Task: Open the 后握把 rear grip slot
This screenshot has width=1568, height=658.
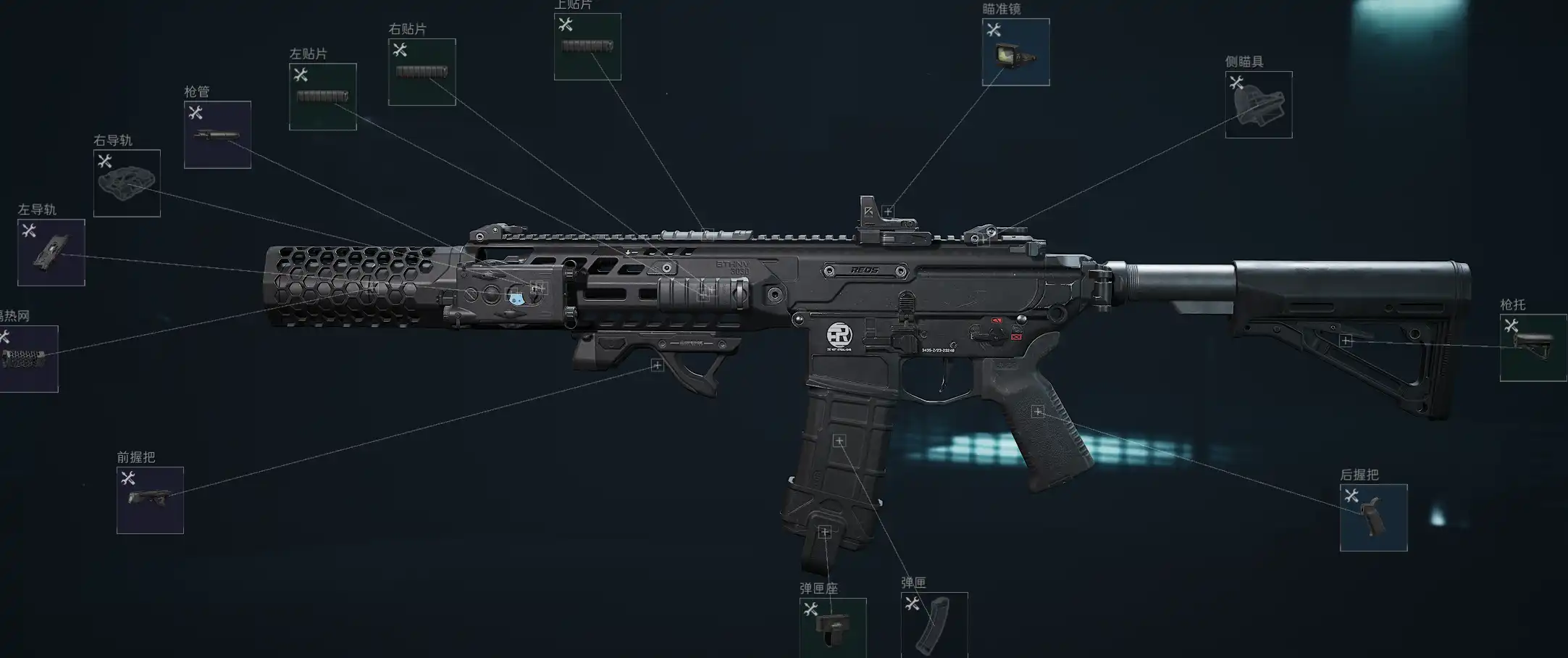Action: (x=1373, y=517)
